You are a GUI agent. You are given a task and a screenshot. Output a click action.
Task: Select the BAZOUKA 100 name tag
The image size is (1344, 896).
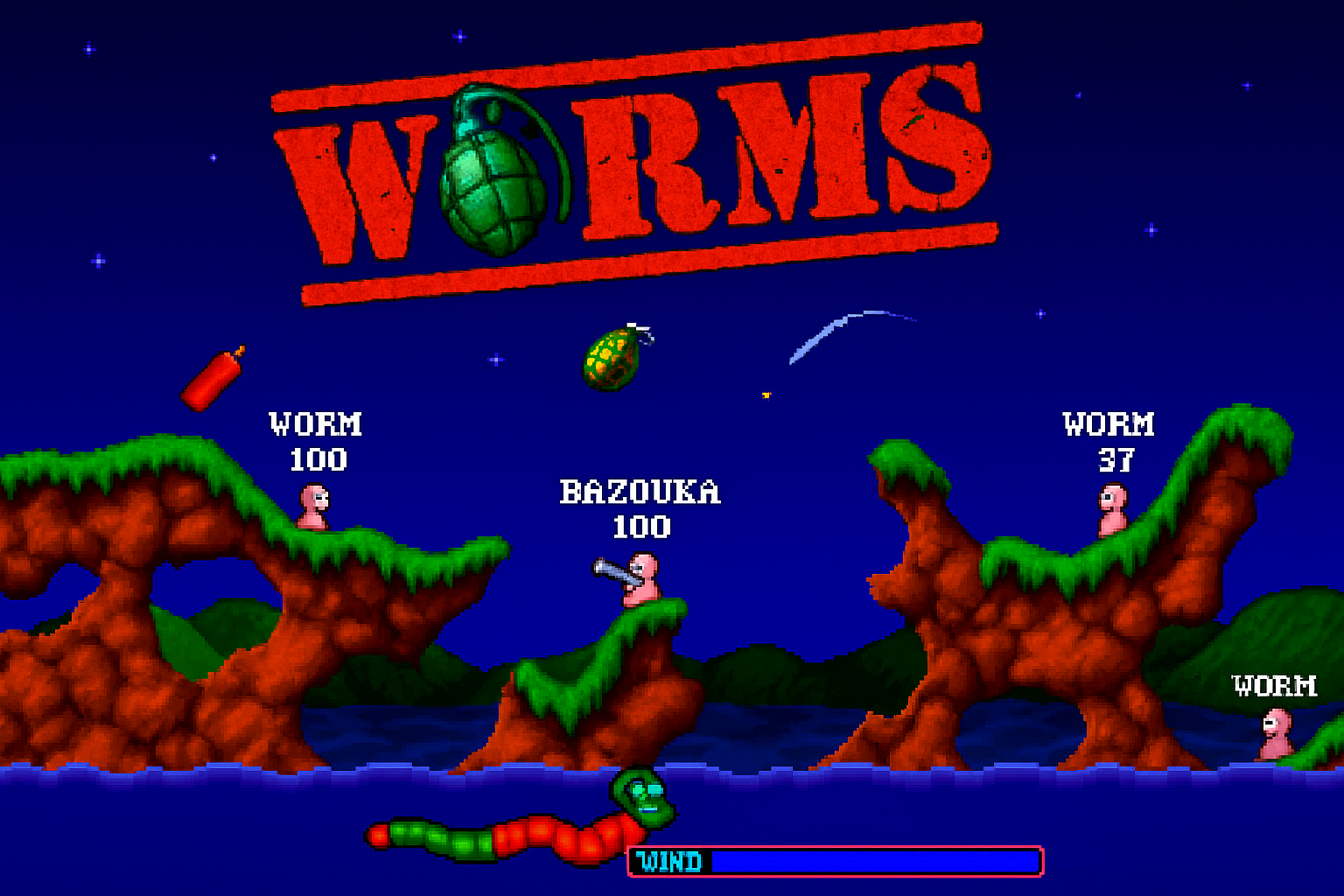[x=641, y=507]
